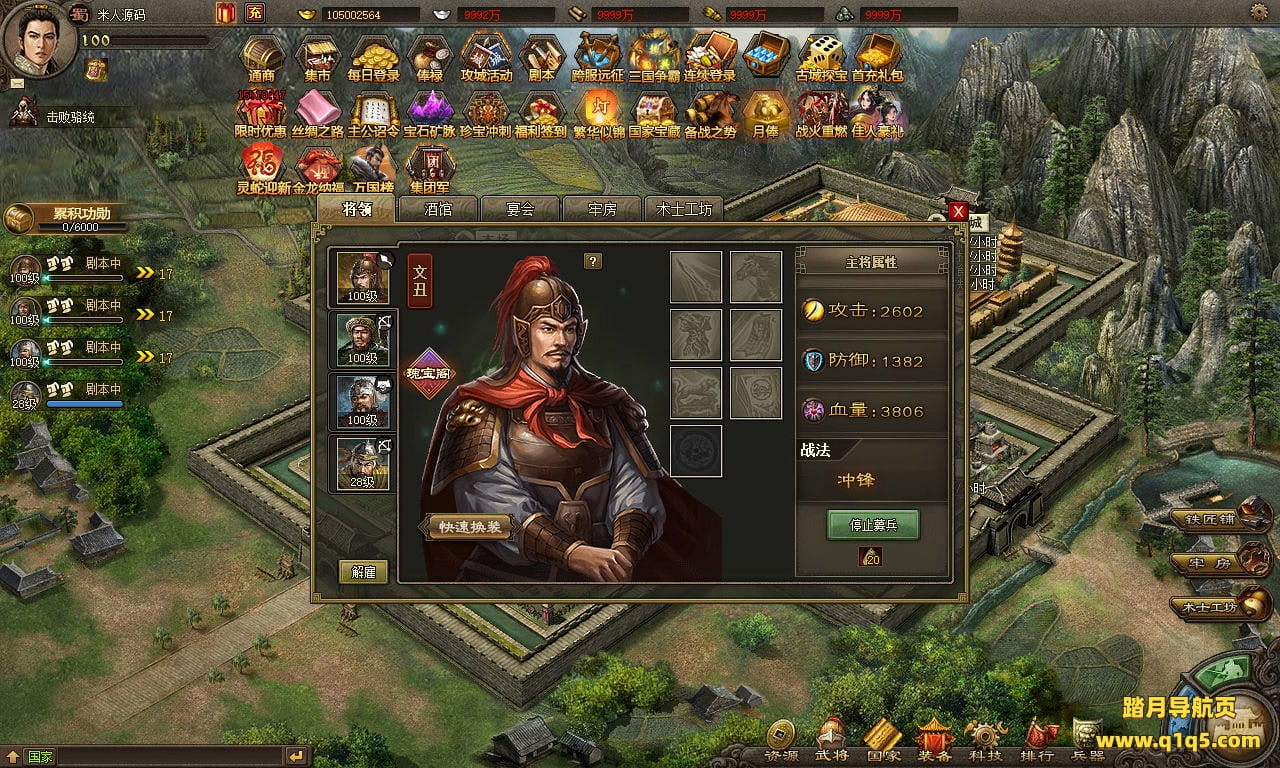
Task: Open the 集团军 icon
Action: coord(430,168)
